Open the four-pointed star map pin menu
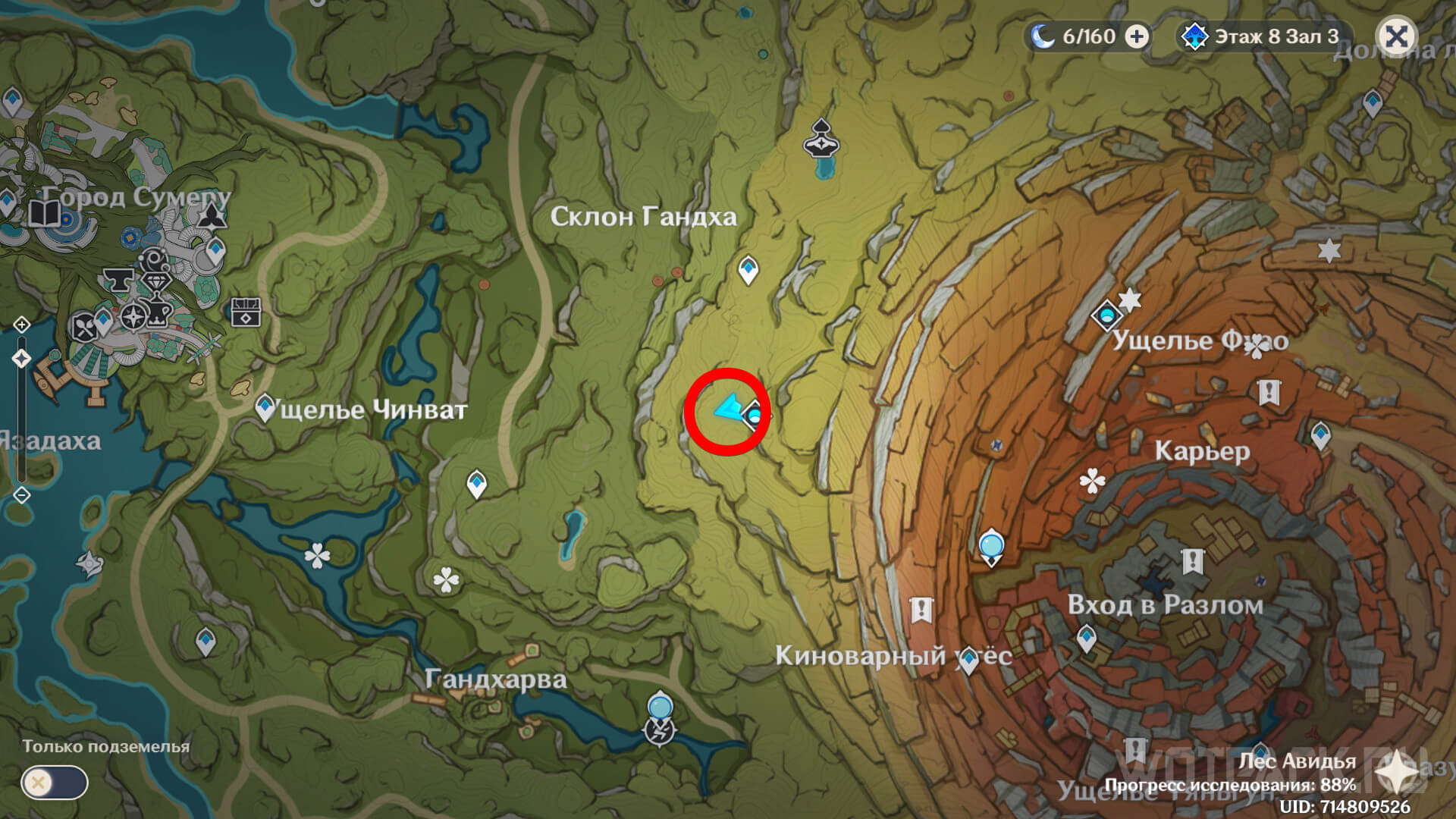Image resolution: width=1456 pixels, height=819 pixels. pyautogui.click(x=1396, y=774)
